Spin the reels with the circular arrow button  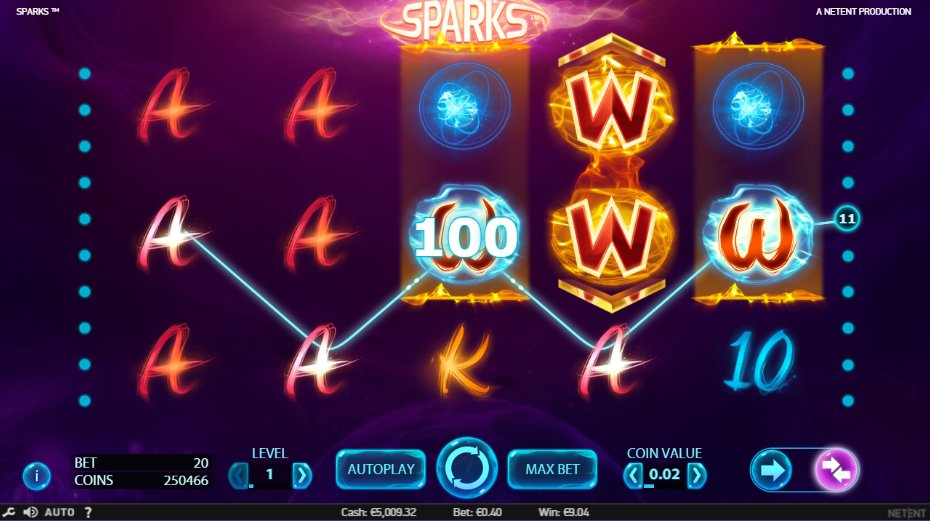click(466, 468)
